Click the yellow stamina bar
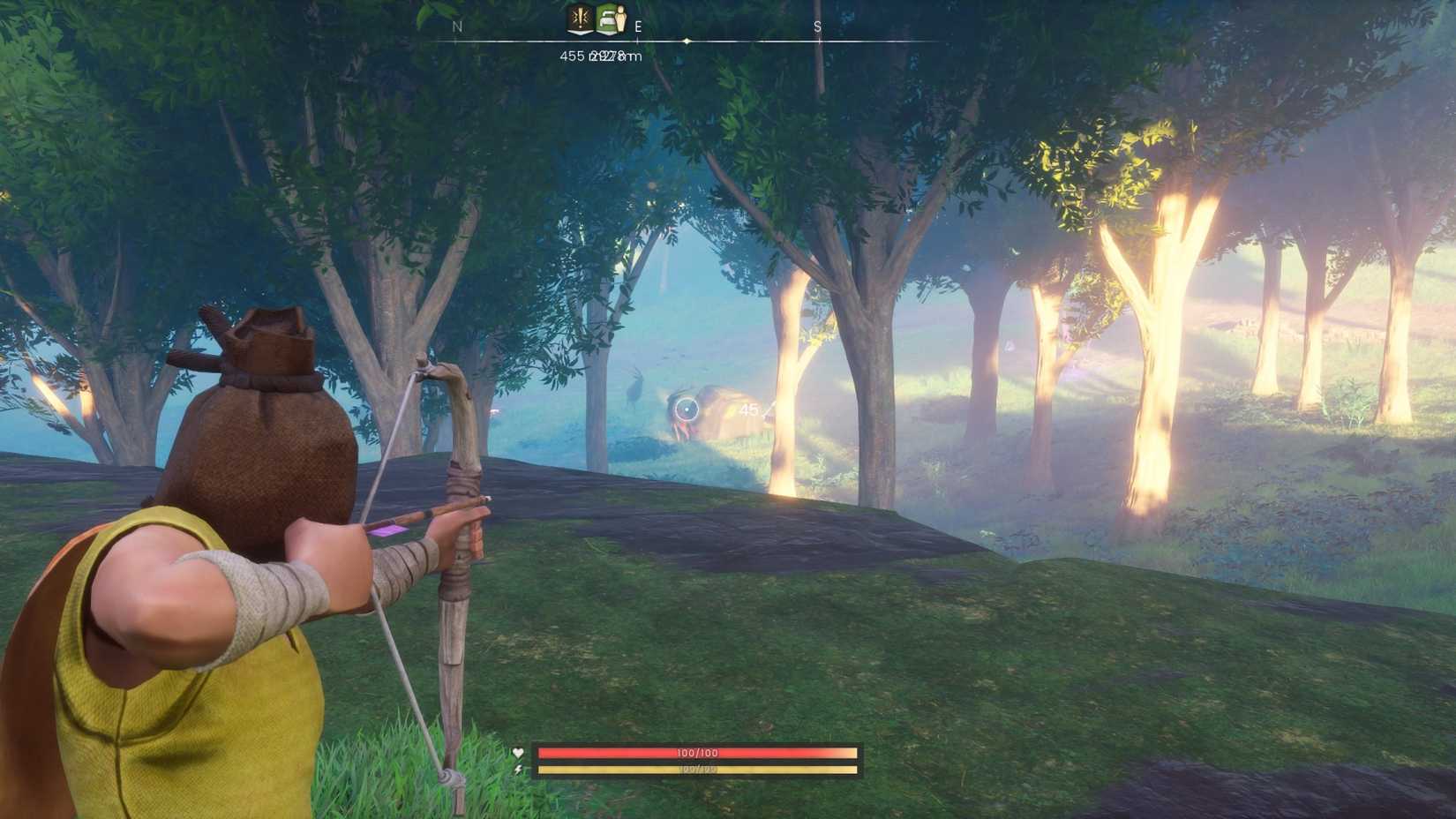The width and height of the screenshot is (1456, 819). point(697,771)
